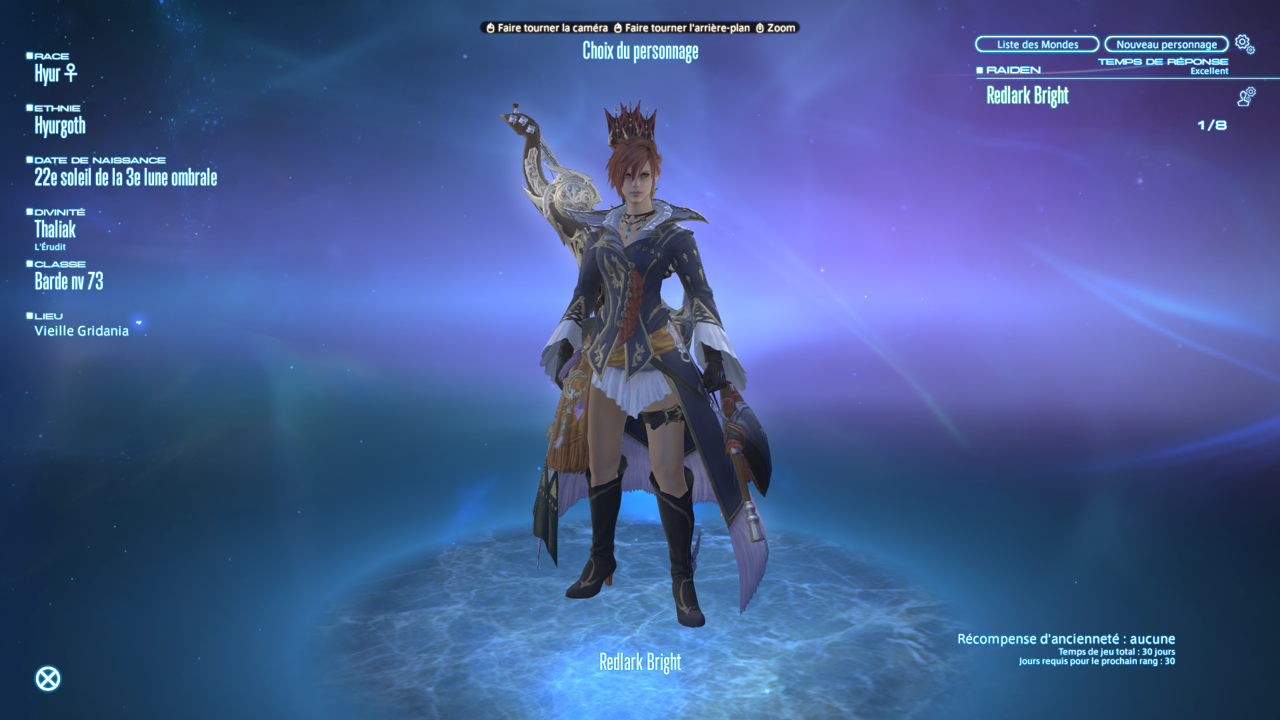The width and height of the screenshot is (1280, 720).
Task: Open the double-gear configuration icon
Action: click(1244, 43)
